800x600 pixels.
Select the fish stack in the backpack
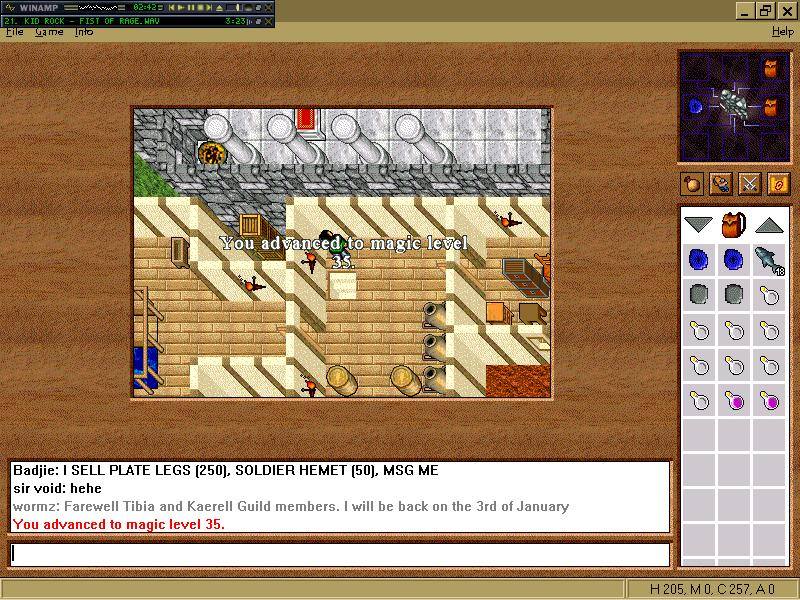click(768, 260)
